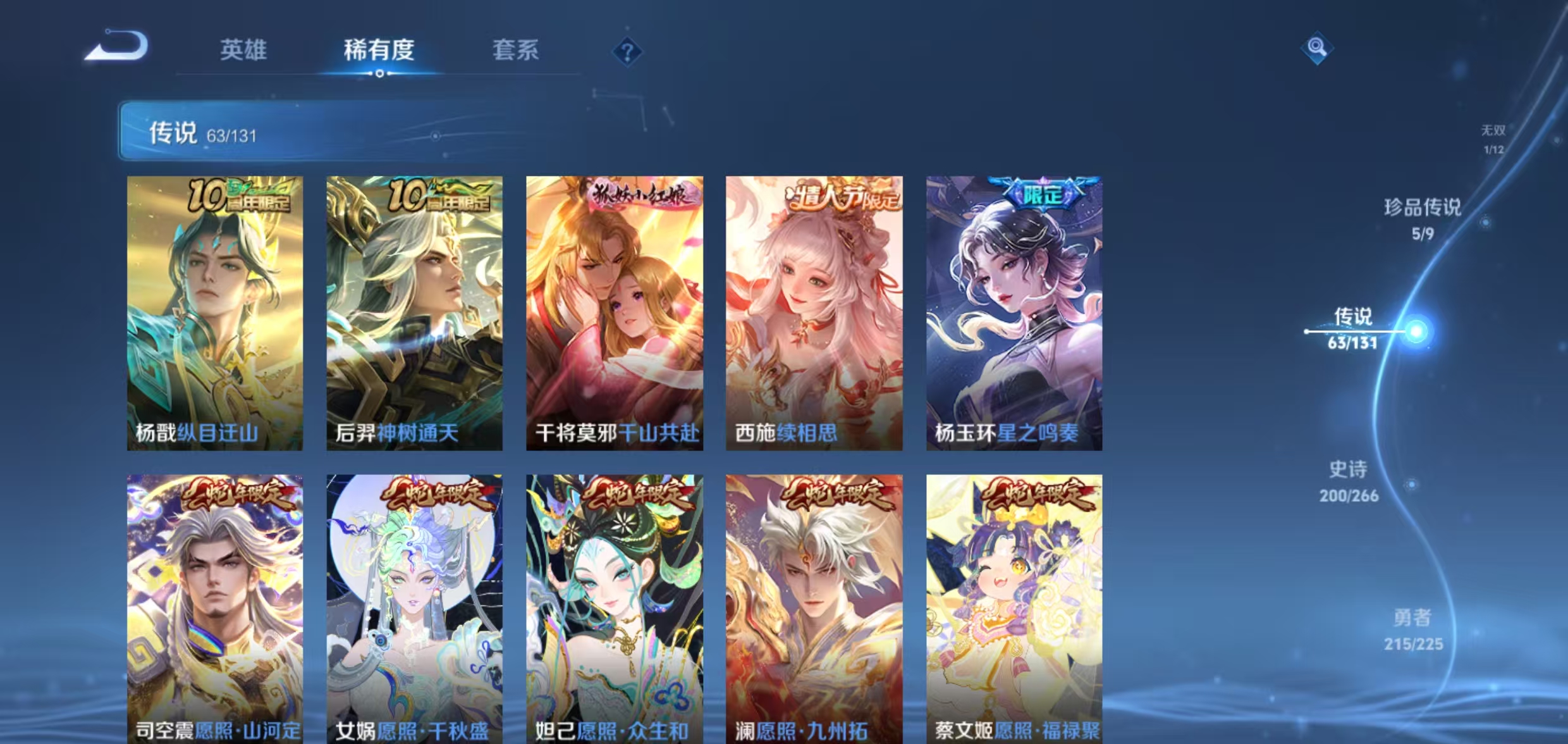
Task: Switch to the 英雄 tab
Action: pos(245,51)
